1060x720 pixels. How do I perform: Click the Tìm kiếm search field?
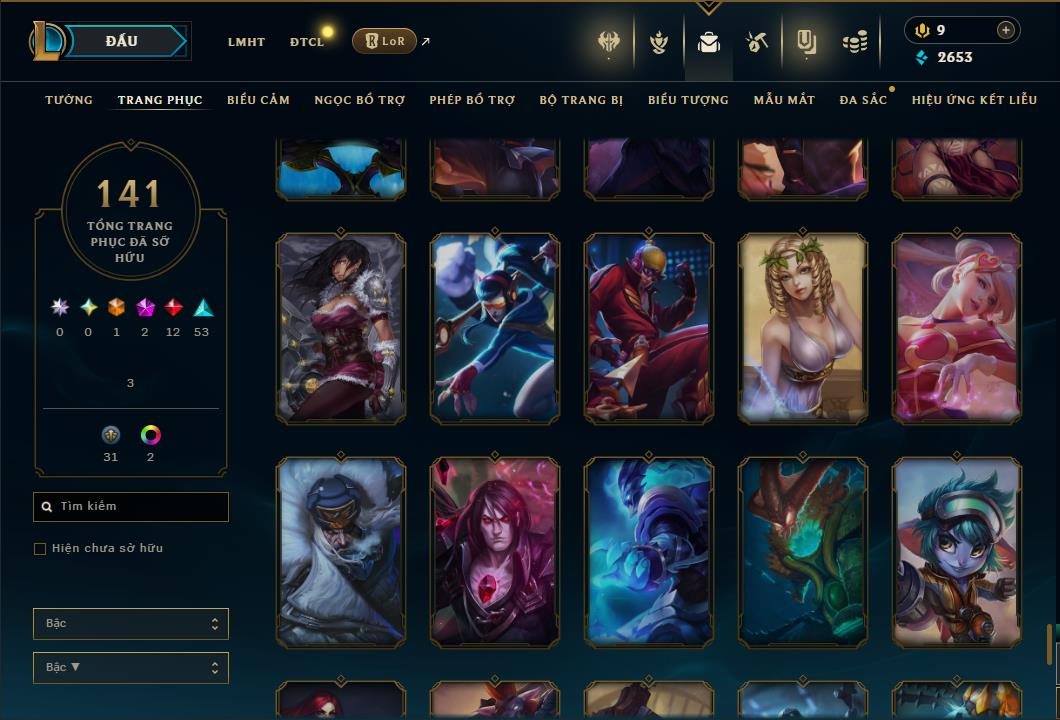coord(131,507)
